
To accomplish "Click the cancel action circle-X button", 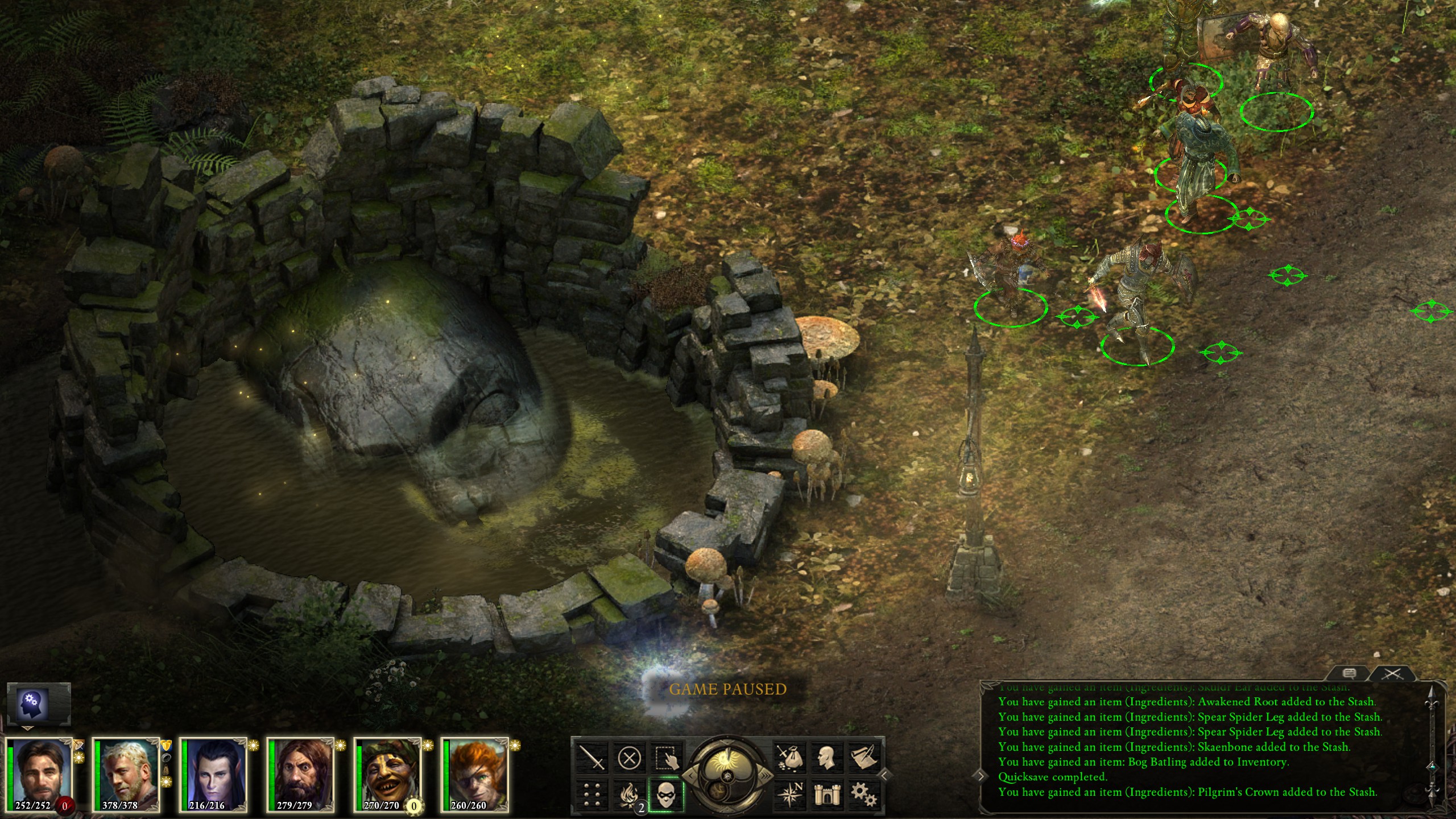I will tap(629, 758).
